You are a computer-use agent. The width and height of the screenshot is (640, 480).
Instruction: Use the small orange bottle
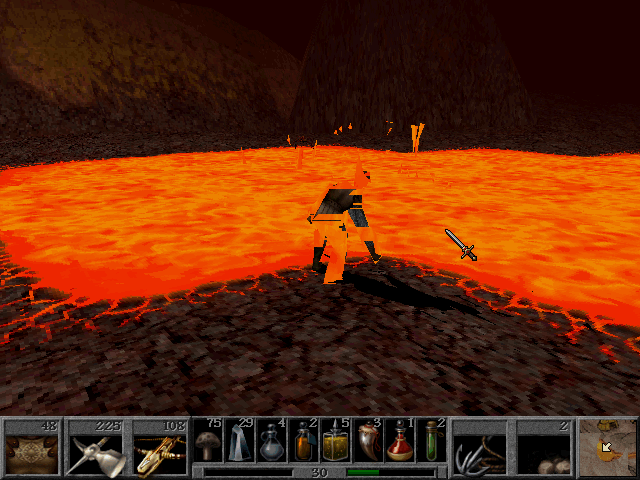coord(304,441)
